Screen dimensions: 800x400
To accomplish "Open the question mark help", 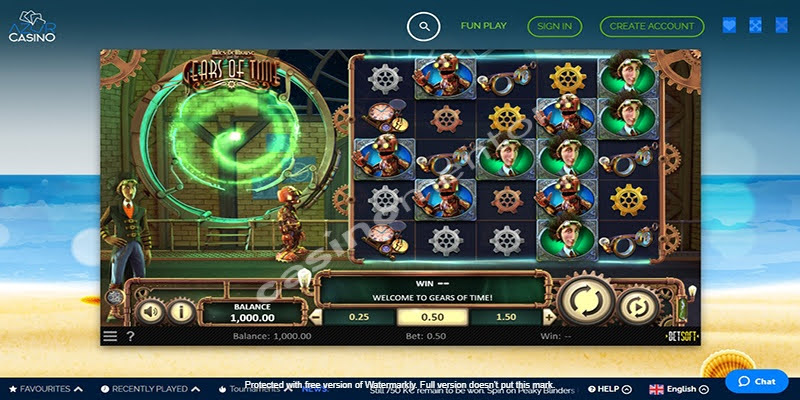I will pyautogui.click(x=130, y=337).
